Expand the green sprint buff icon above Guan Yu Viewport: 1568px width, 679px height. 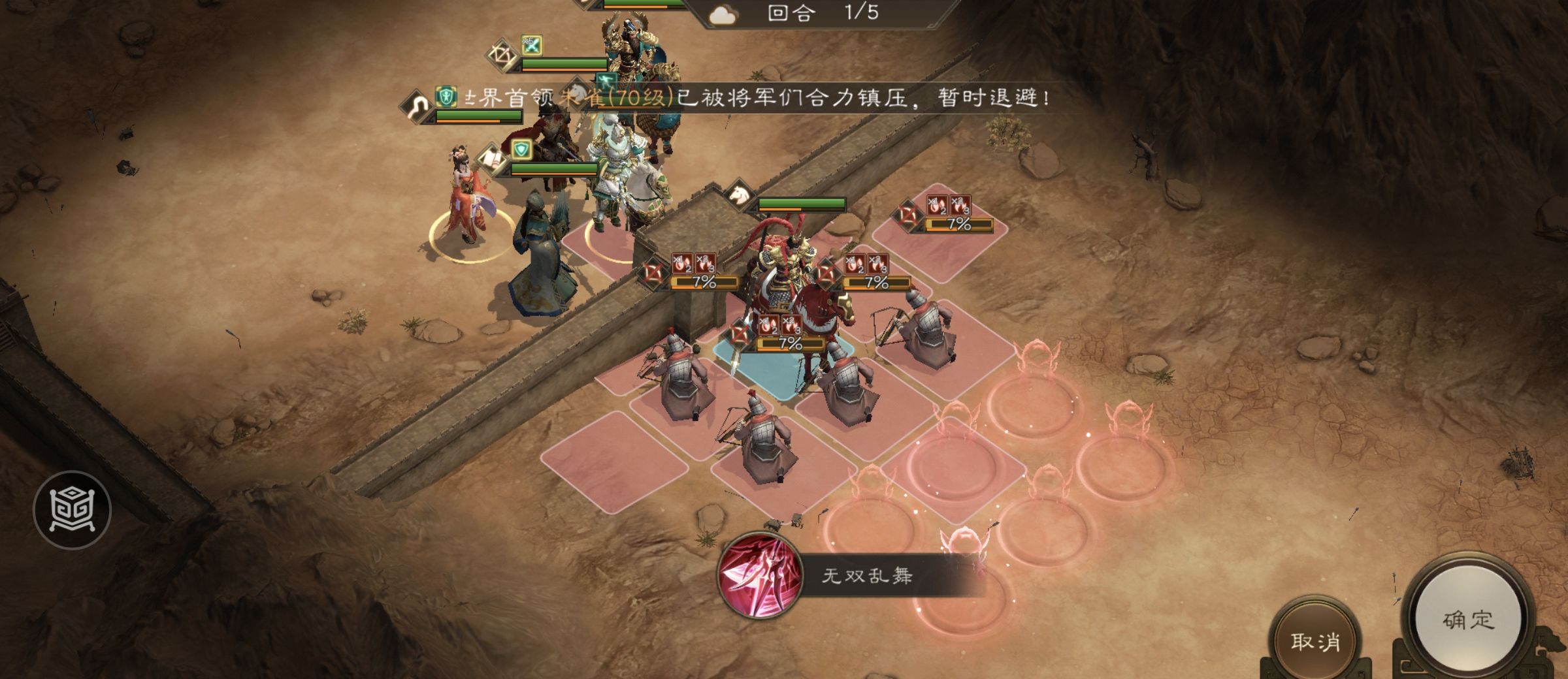click(x=606, y=79)
